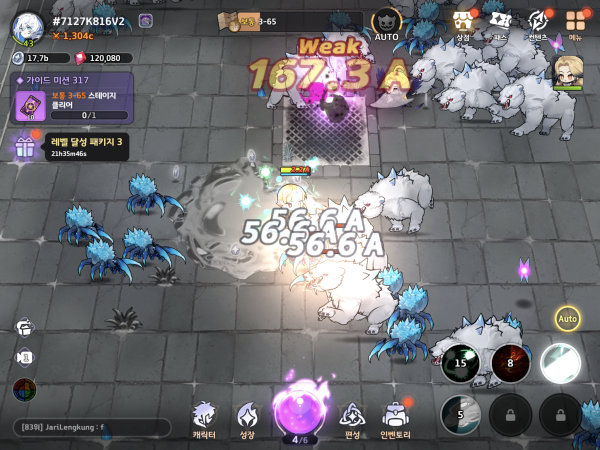Open the 메뉴 grid menu
600x450 pixels.
[x=575, y=24]
